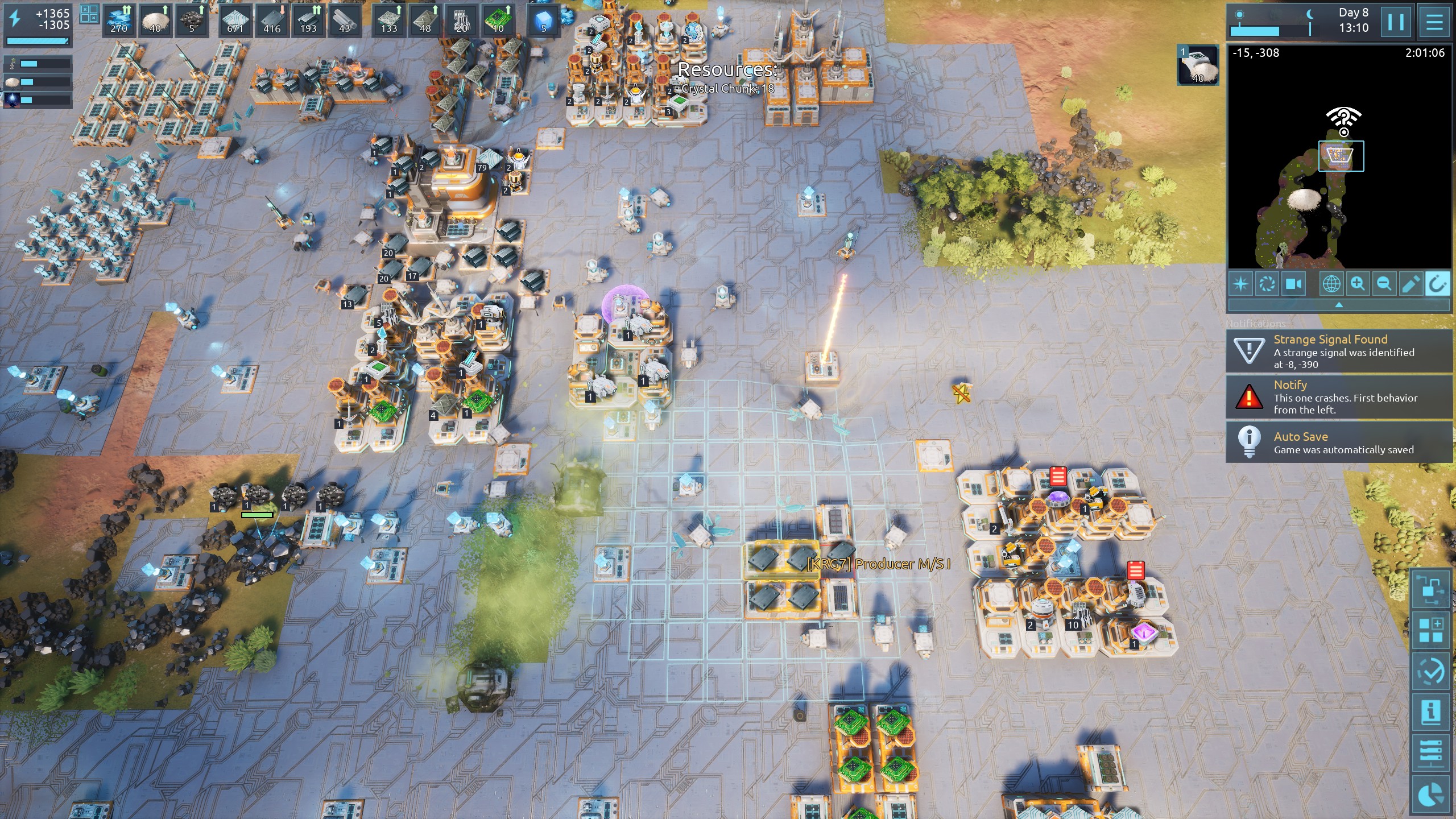The image size is (1456, 819).
Task: Click the minimap's zoom-out magnifier
Action: (1384, 283)
